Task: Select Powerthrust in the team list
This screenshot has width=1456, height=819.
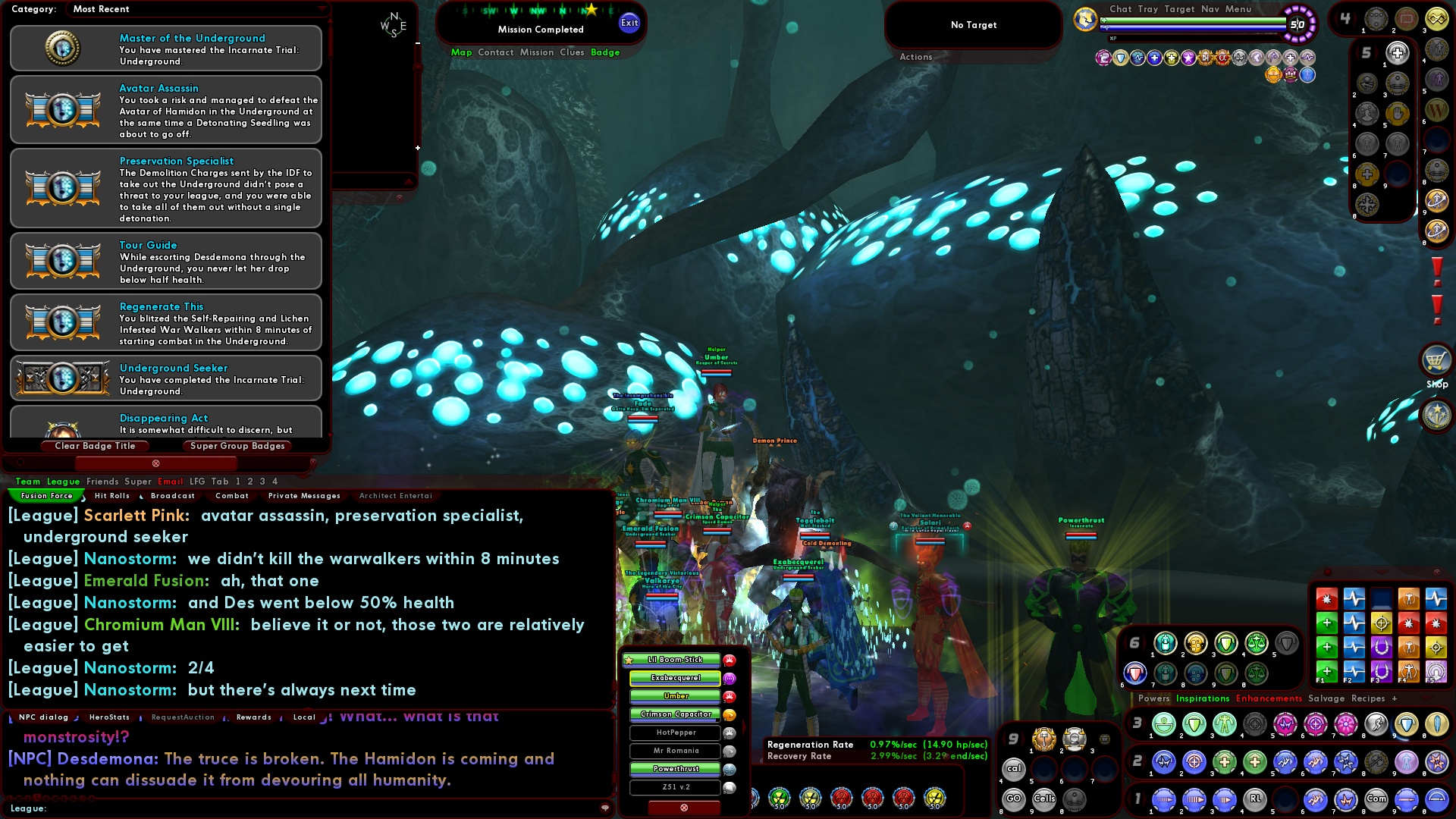Action: coord(677,768)
